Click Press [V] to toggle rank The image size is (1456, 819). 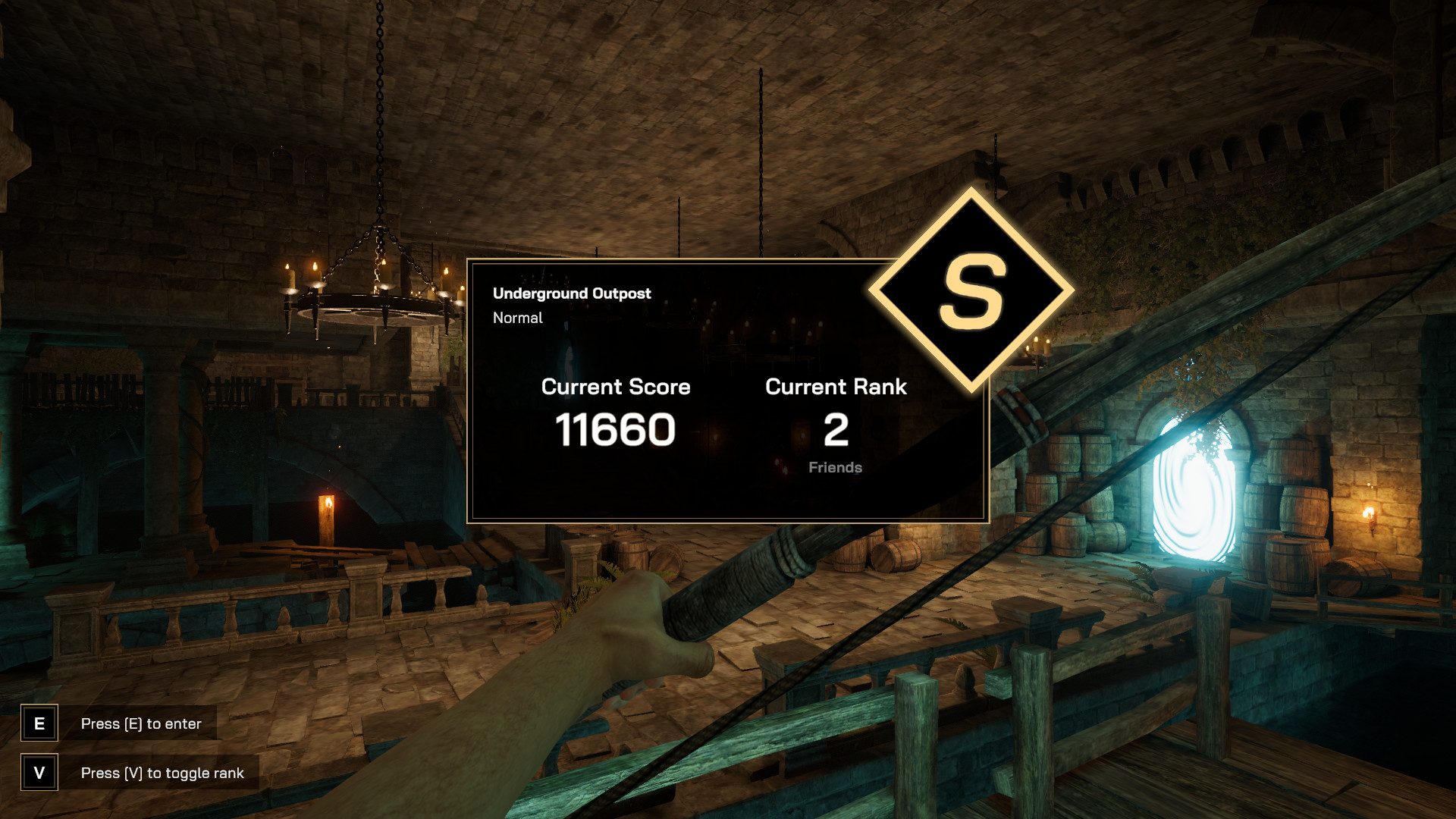(162, 773)
